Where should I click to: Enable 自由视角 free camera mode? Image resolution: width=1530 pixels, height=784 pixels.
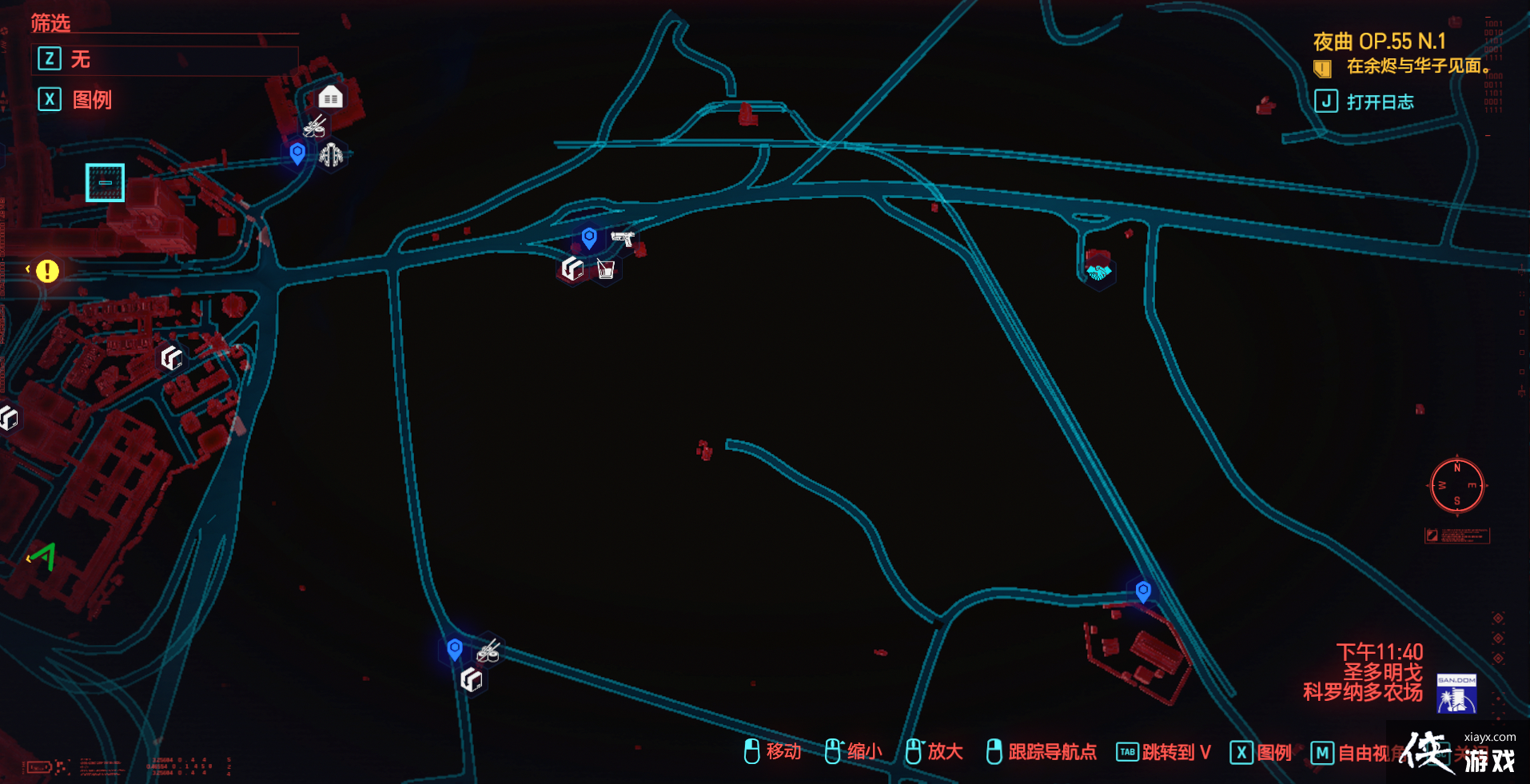click(x=1367, y=752)
